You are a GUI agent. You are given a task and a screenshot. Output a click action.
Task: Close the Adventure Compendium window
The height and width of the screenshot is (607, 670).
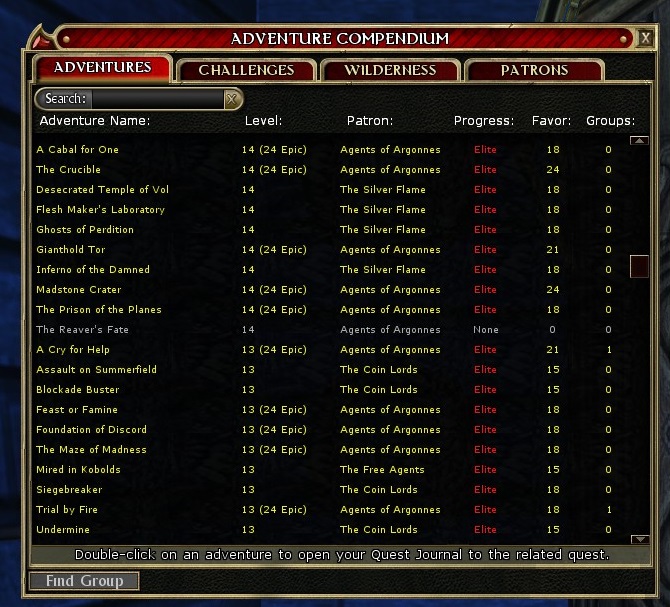click(x=647, y=39)
